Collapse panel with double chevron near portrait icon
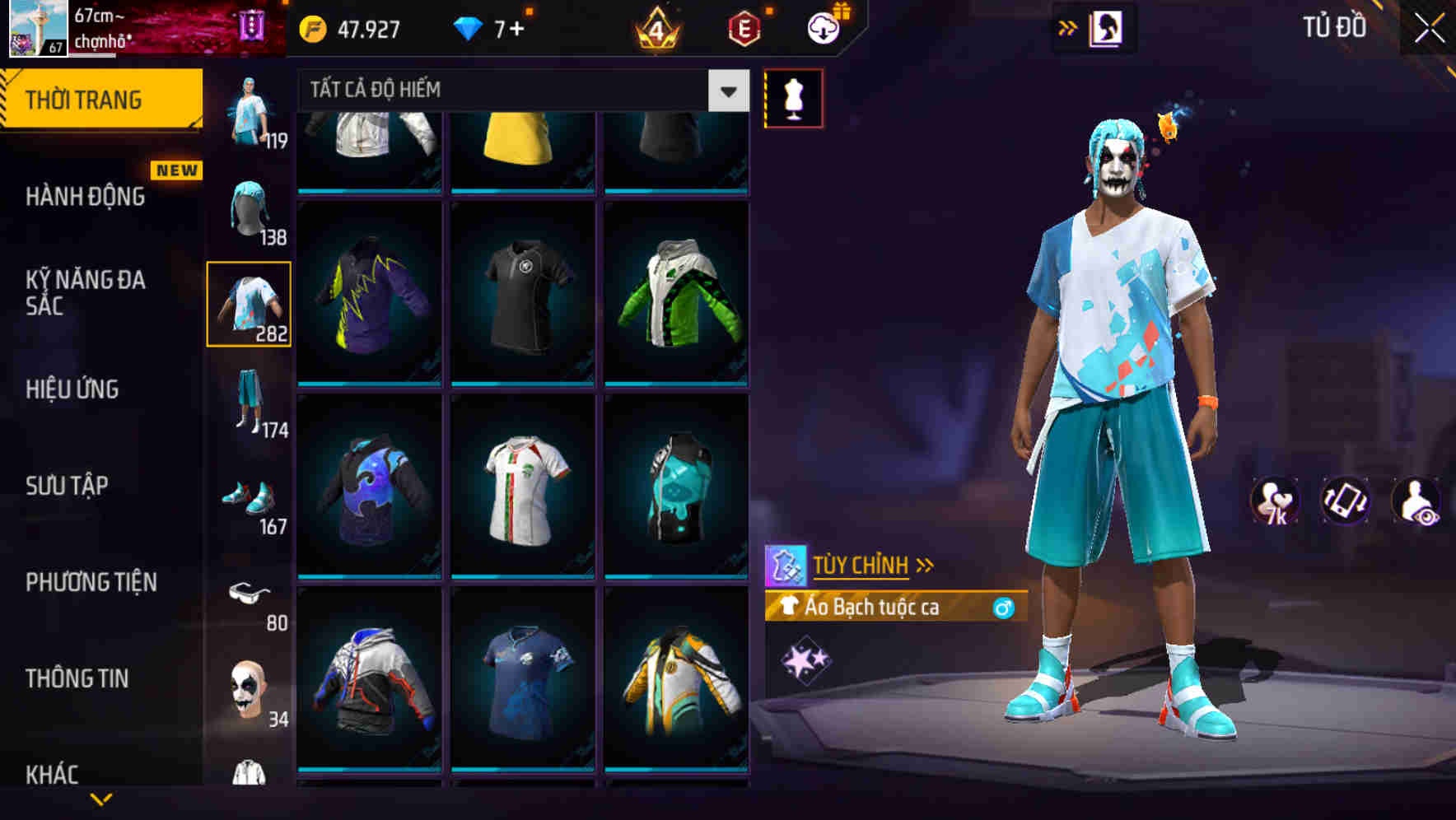 [1066, 27]
